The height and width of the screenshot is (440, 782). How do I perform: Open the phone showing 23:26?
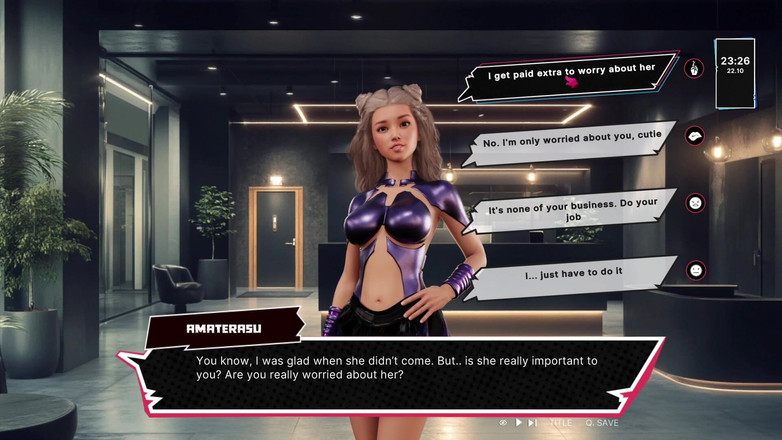734,73
